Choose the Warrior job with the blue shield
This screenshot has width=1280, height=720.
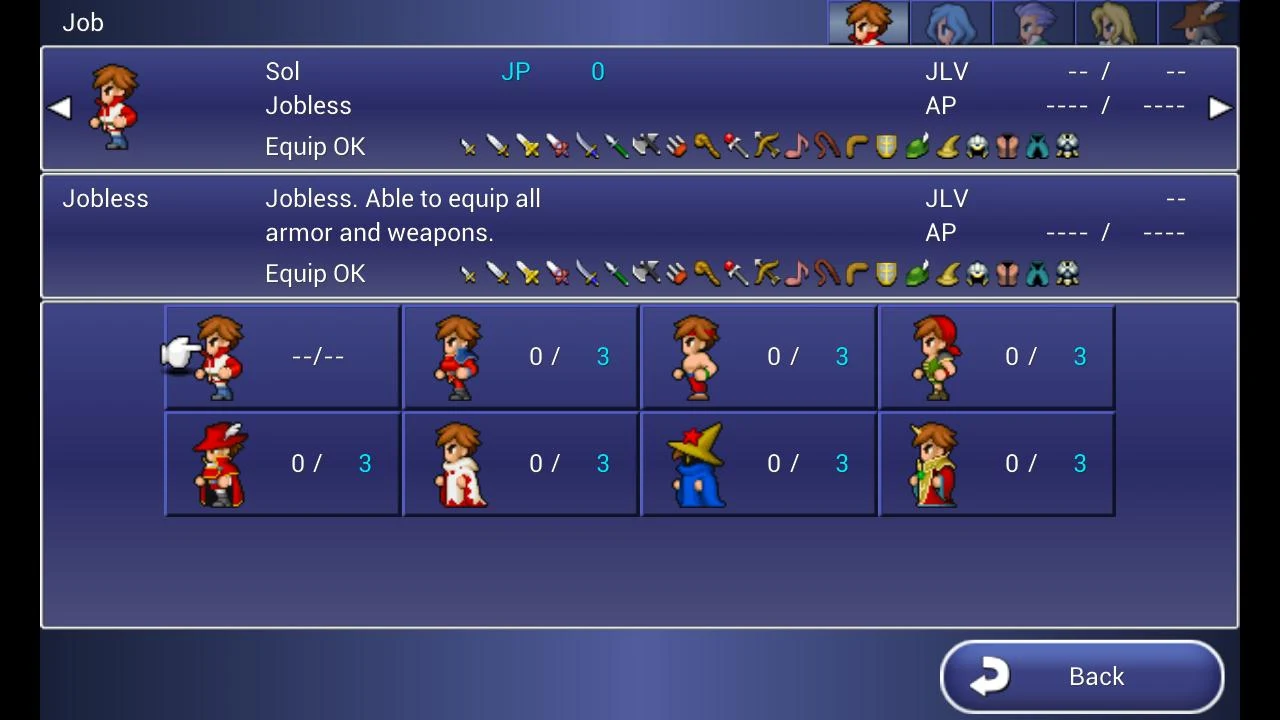[x=520, y=357]
